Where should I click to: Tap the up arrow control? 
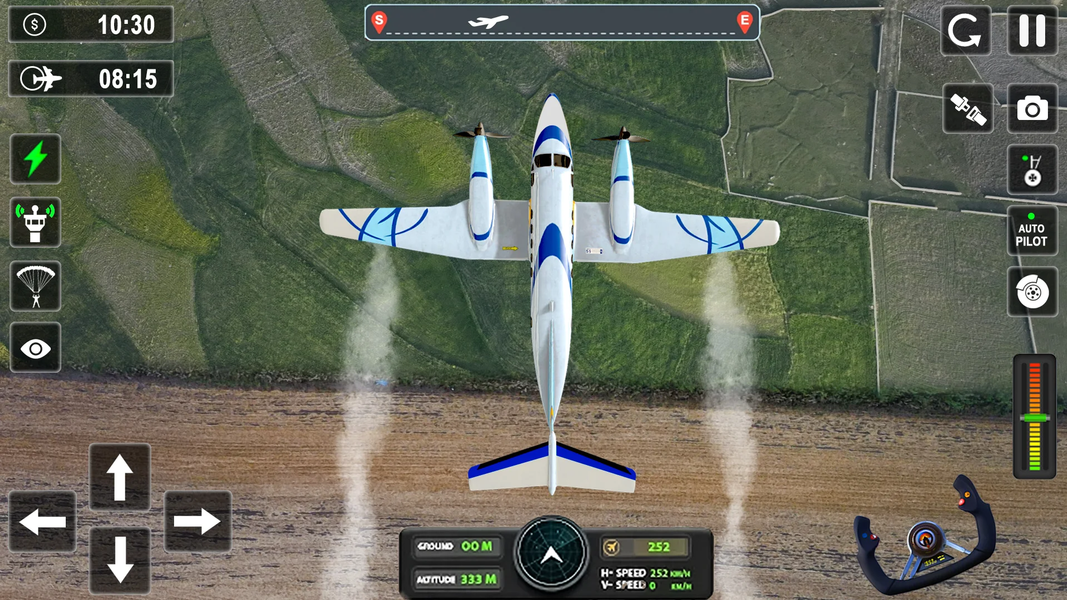tap(120, 477)
